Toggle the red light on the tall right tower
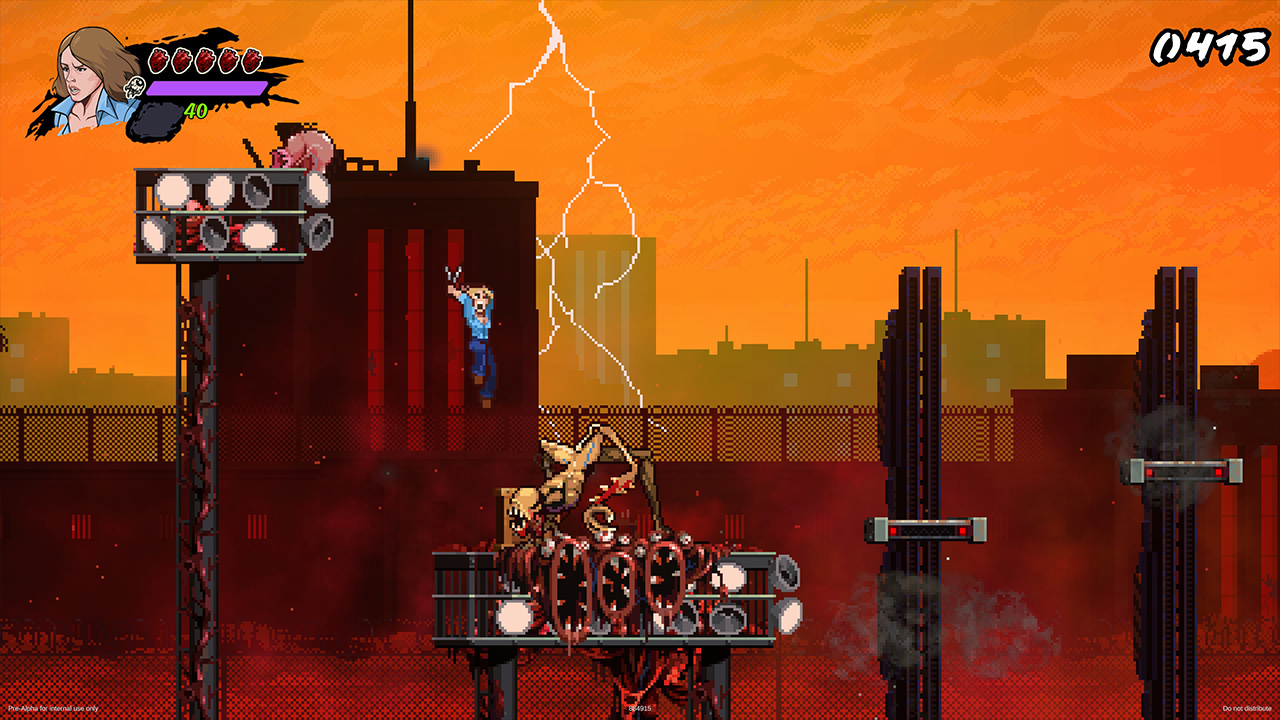 coord(1149,472)
